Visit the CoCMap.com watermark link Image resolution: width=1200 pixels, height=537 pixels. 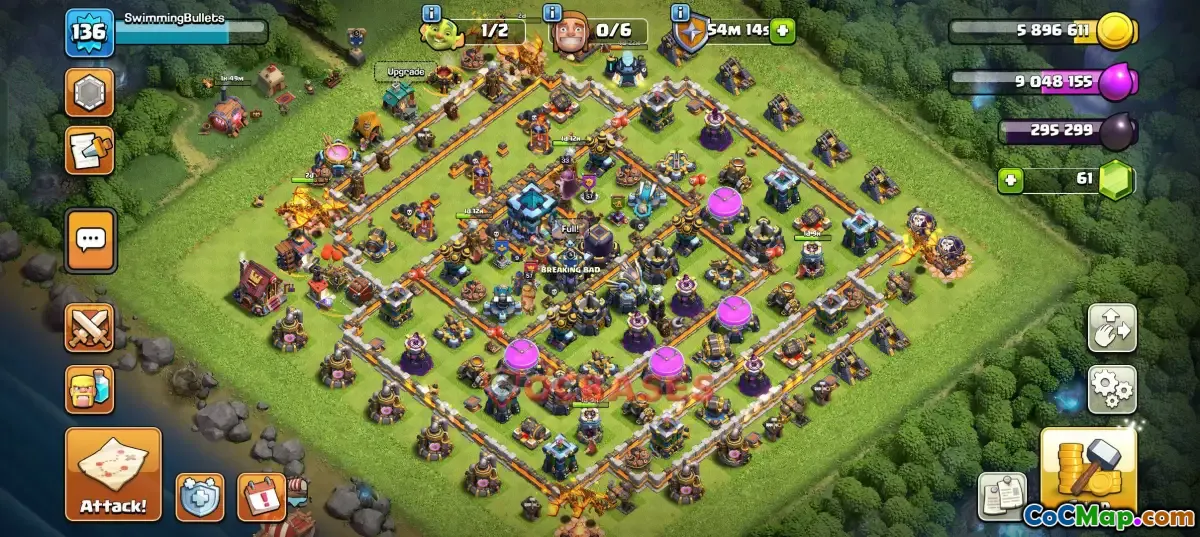coord(1108,517)
